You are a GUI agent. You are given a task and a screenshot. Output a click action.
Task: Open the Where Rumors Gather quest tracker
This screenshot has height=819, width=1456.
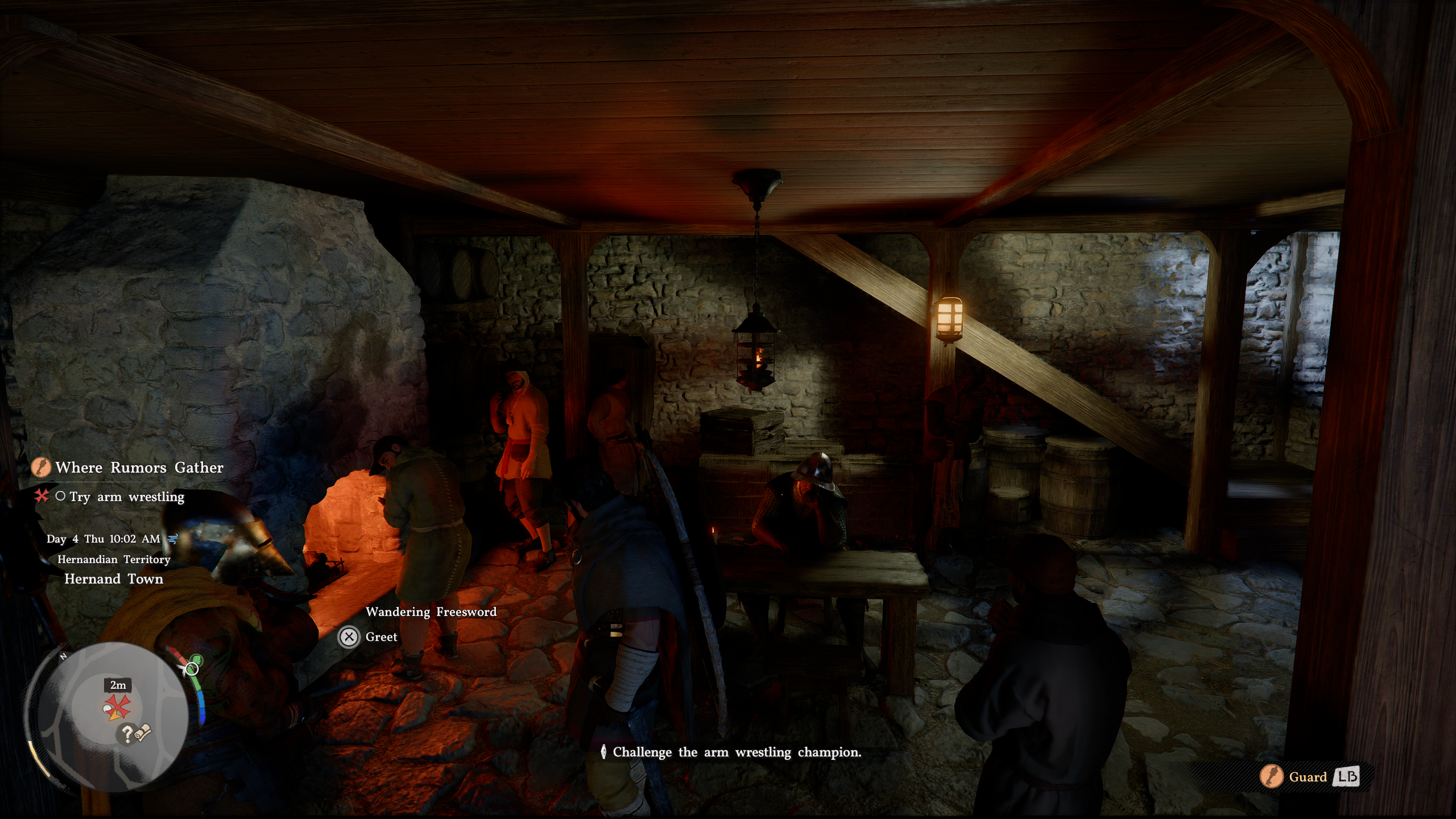click(139, 468)
